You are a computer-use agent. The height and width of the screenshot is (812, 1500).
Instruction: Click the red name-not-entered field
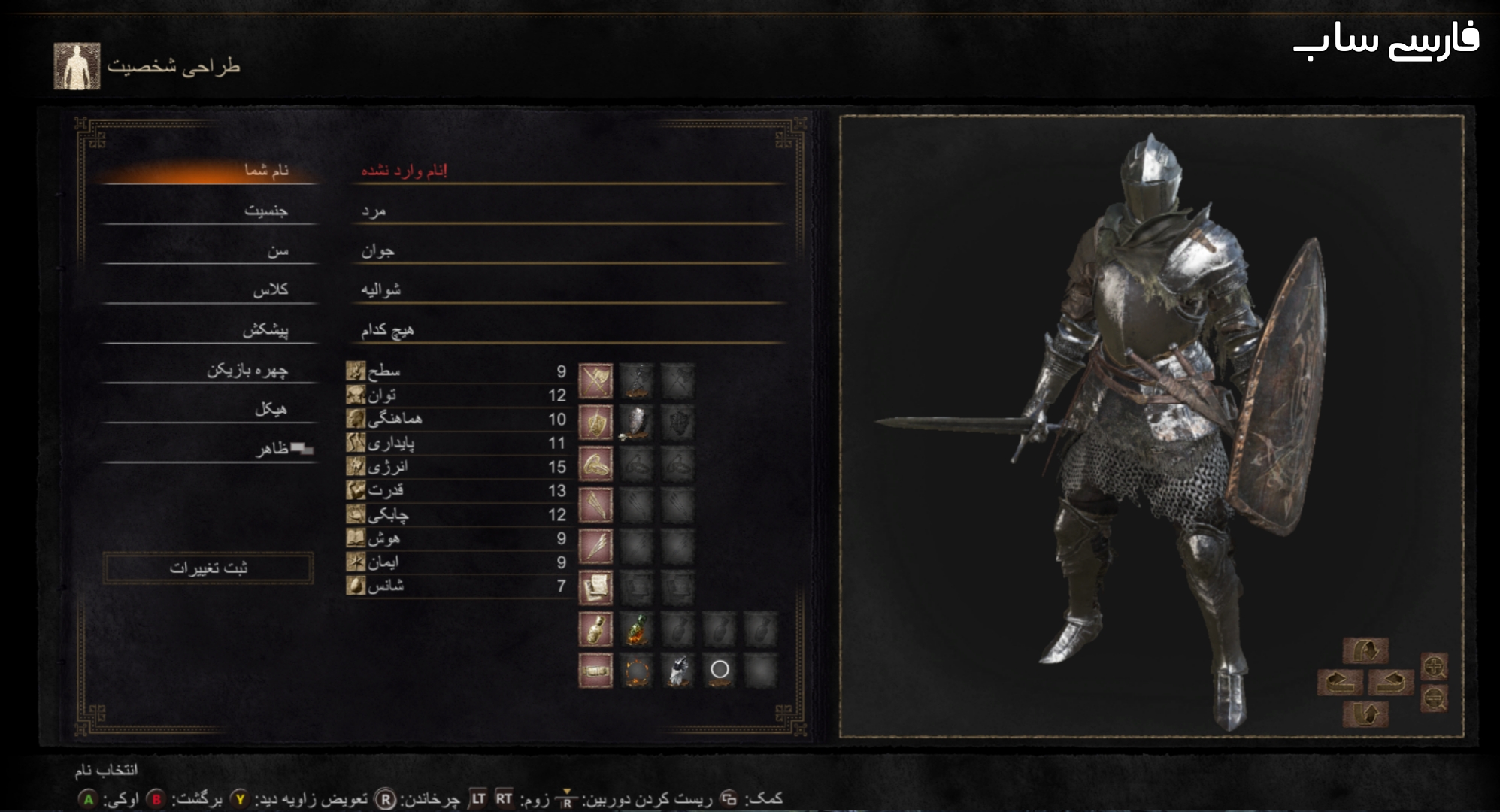click(404, 171)
